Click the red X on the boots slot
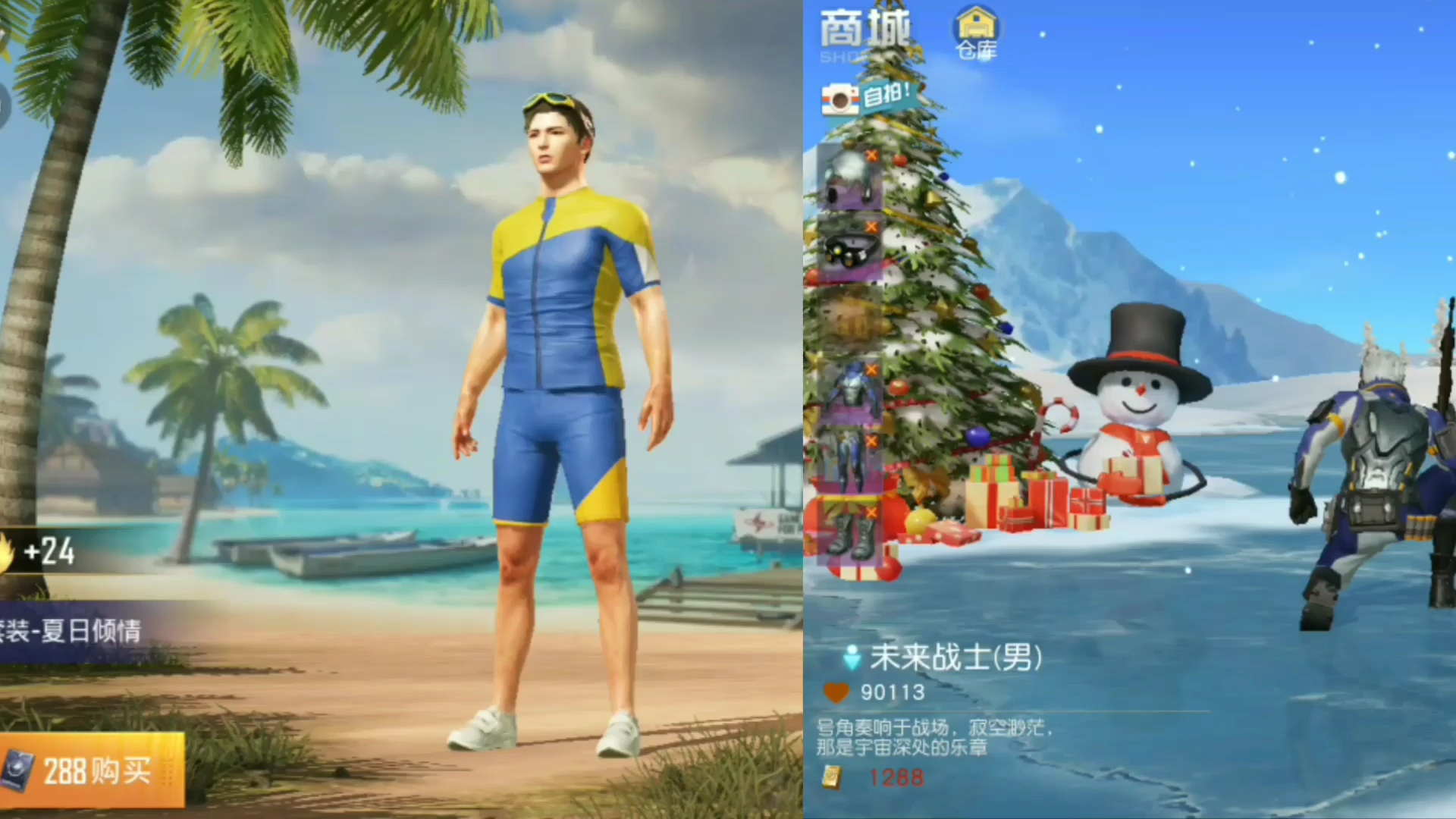The height and width of the screenshot is (819, 1456). (874, 512)
